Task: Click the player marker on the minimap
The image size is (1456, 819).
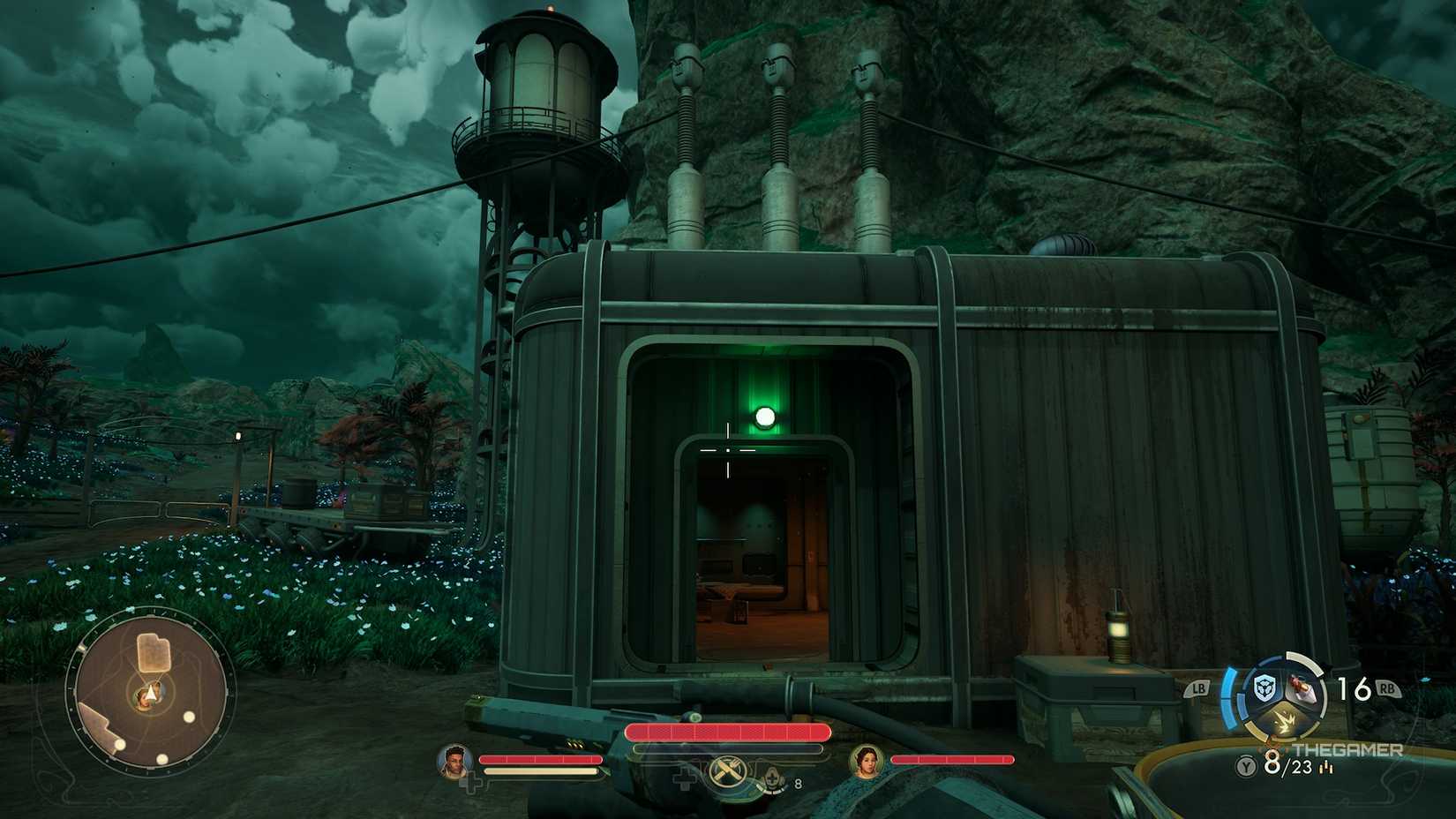Action: pyautogui.click(x=150, y=693)
